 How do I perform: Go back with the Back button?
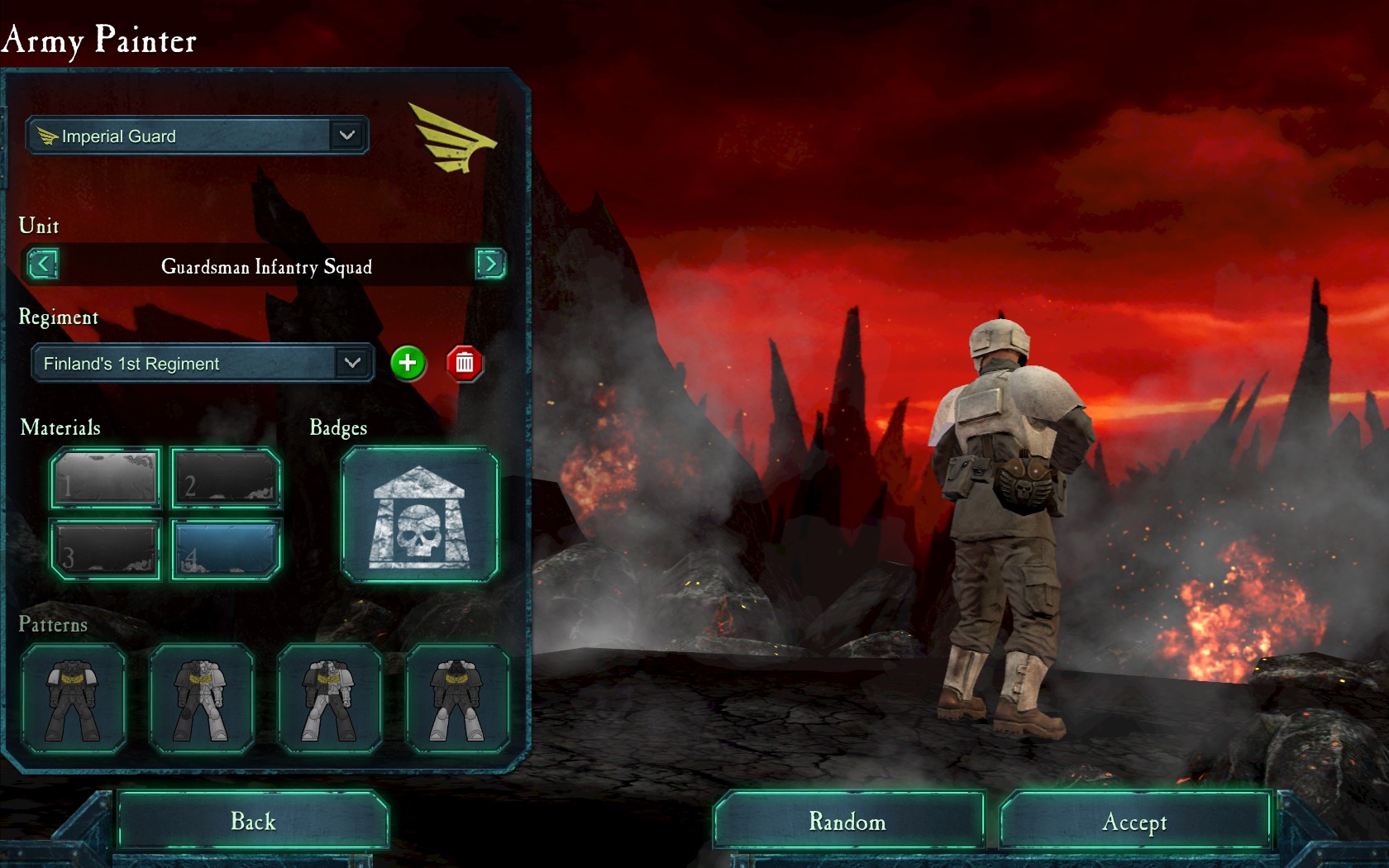pos(253,821)
